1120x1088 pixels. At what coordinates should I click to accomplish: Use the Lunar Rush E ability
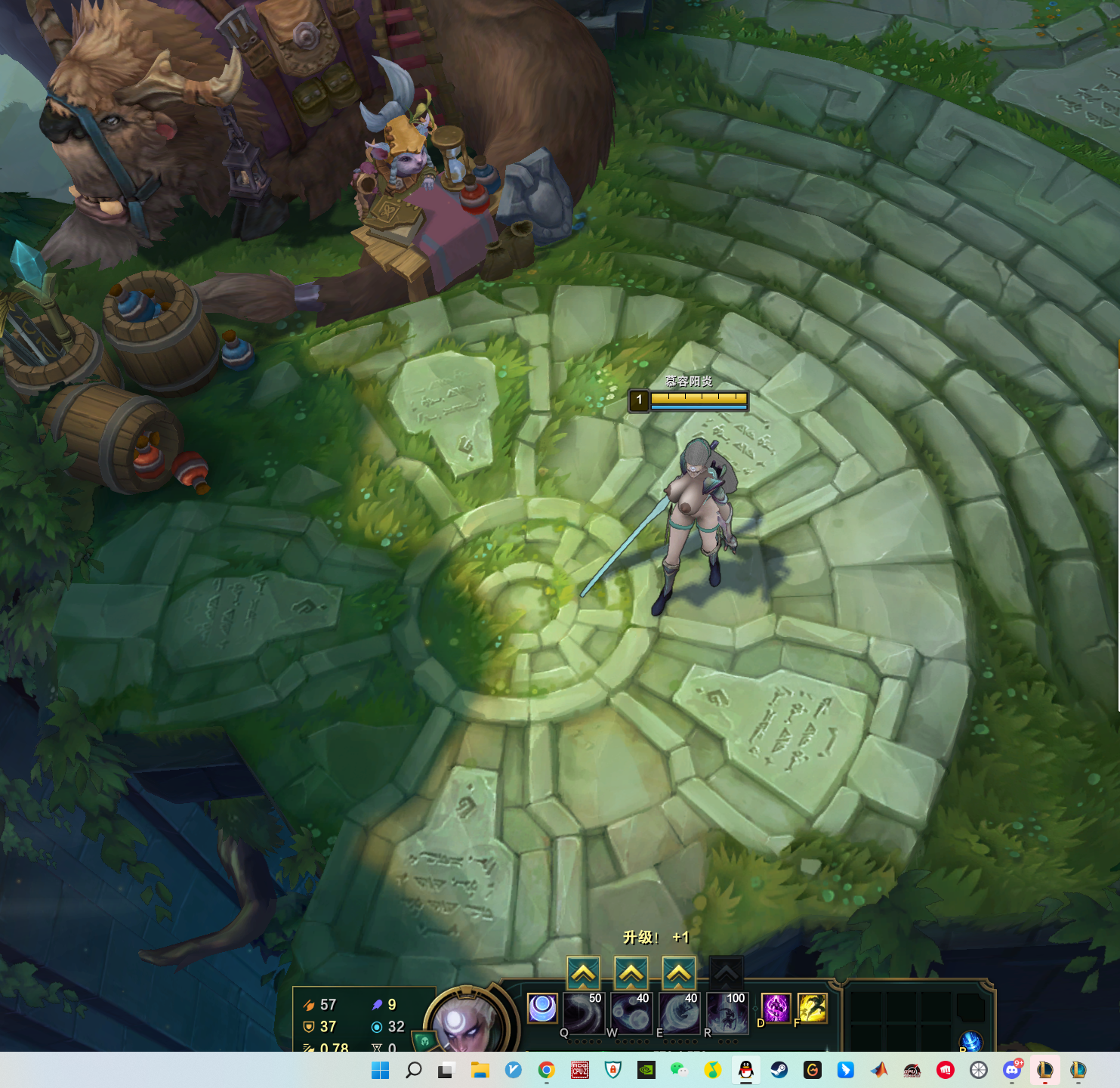coord(679,1011)
